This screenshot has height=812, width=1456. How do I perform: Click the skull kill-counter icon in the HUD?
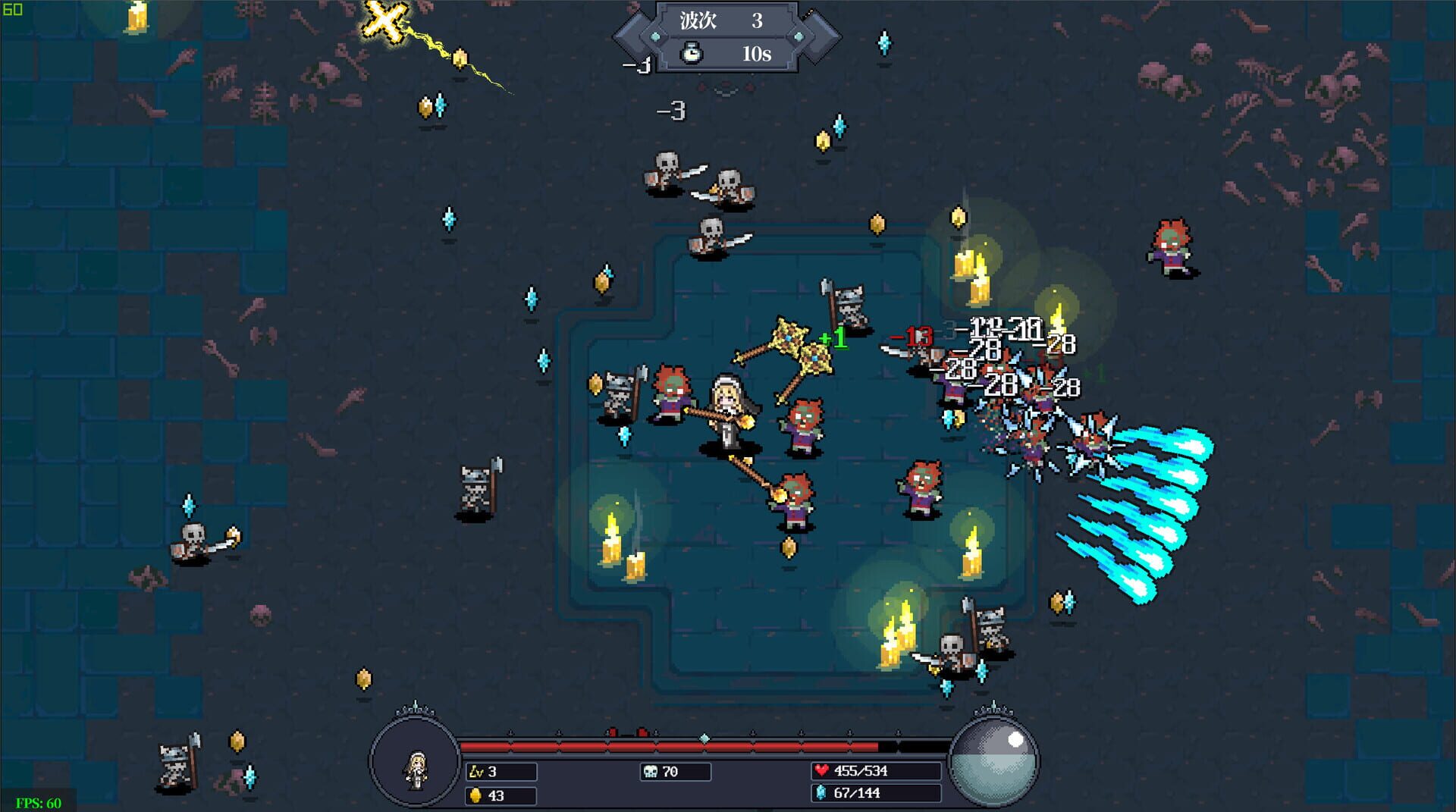pyautogui.click(x=649, y=771)
